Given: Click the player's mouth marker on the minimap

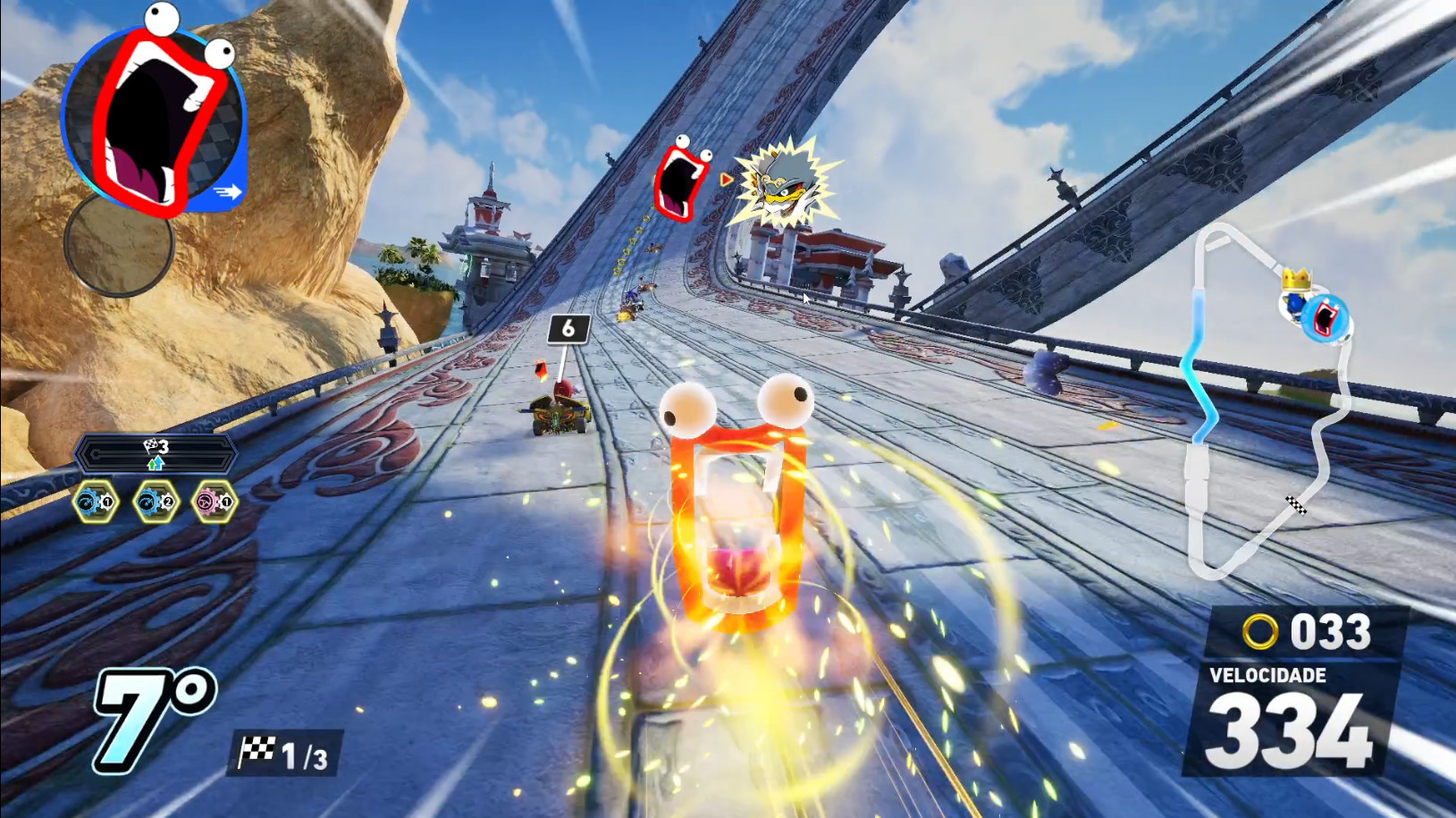Looking at the screenshot, I should tap(1324, 318).
